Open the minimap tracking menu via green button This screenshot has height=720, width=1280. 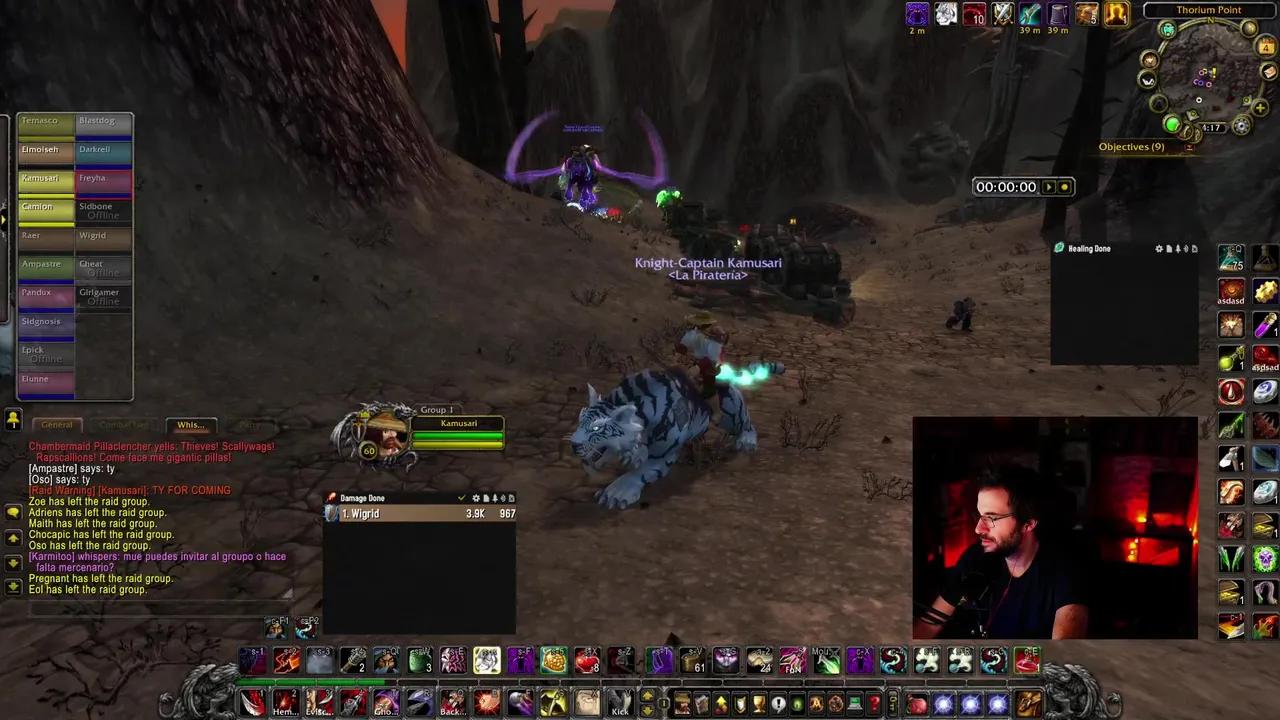coord(1173,124)
